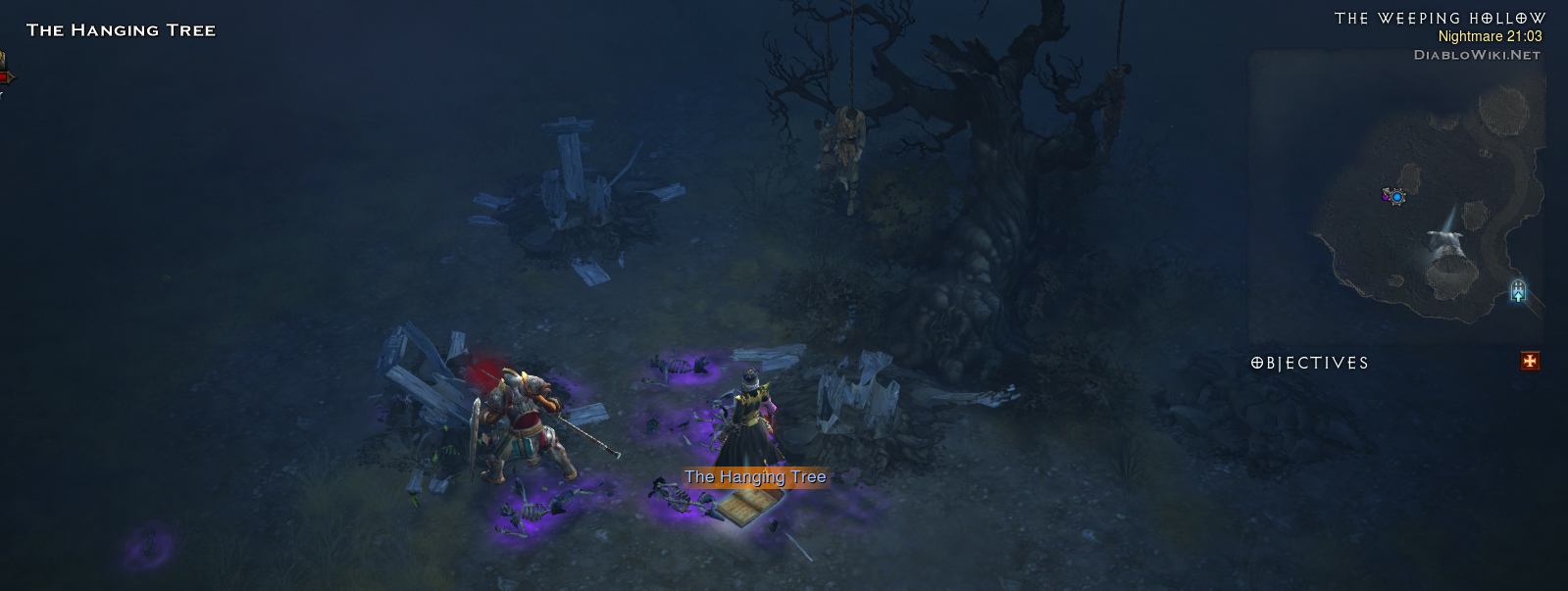Image resolution: width=1568 pixels, height=591 pixels.
Task: Click the glowing waypoint marker on minimap
Action: coord(1518,290)
